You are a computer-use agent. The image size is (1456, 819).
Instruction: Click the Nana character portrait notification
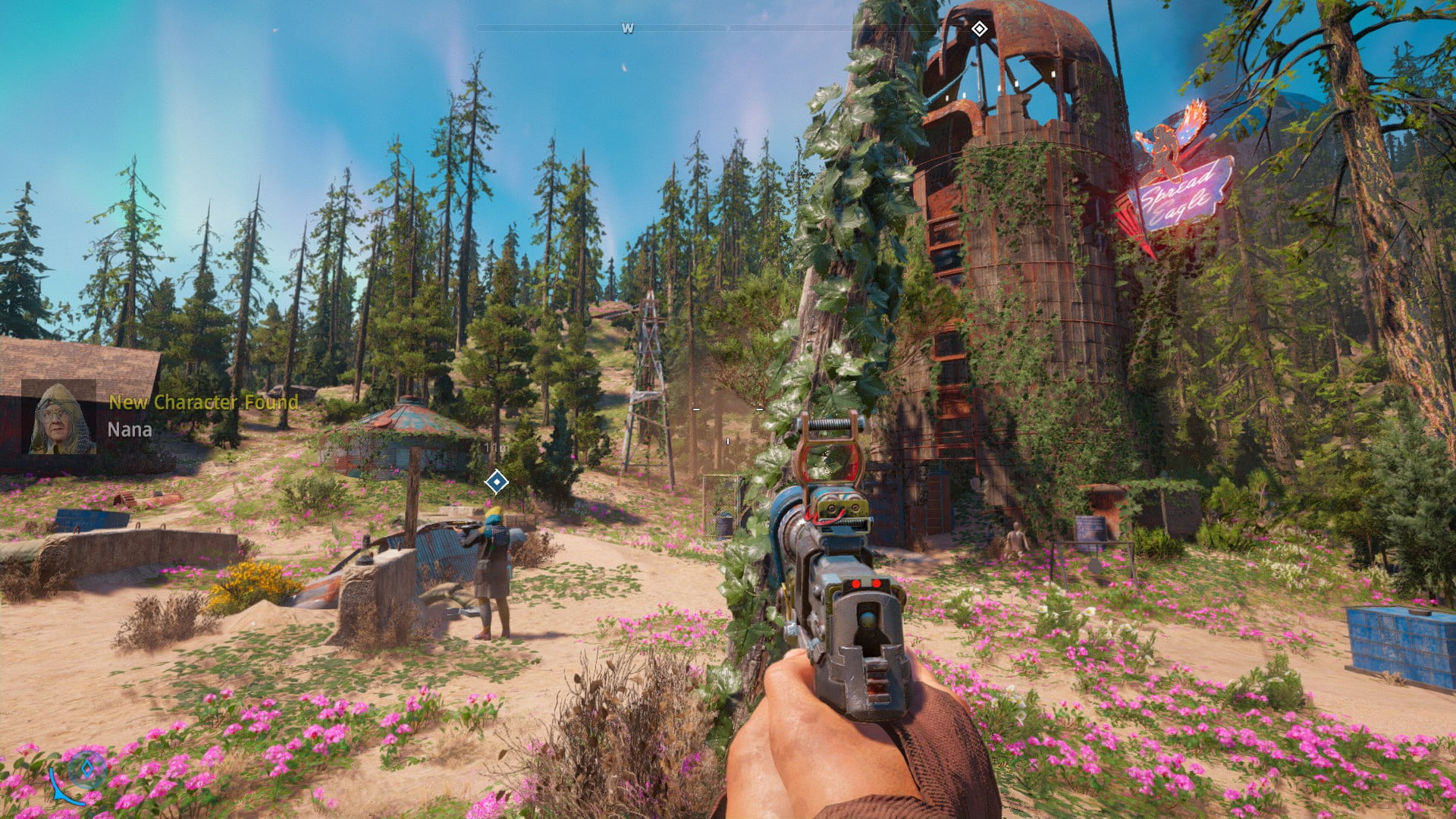tap(61, 419)
